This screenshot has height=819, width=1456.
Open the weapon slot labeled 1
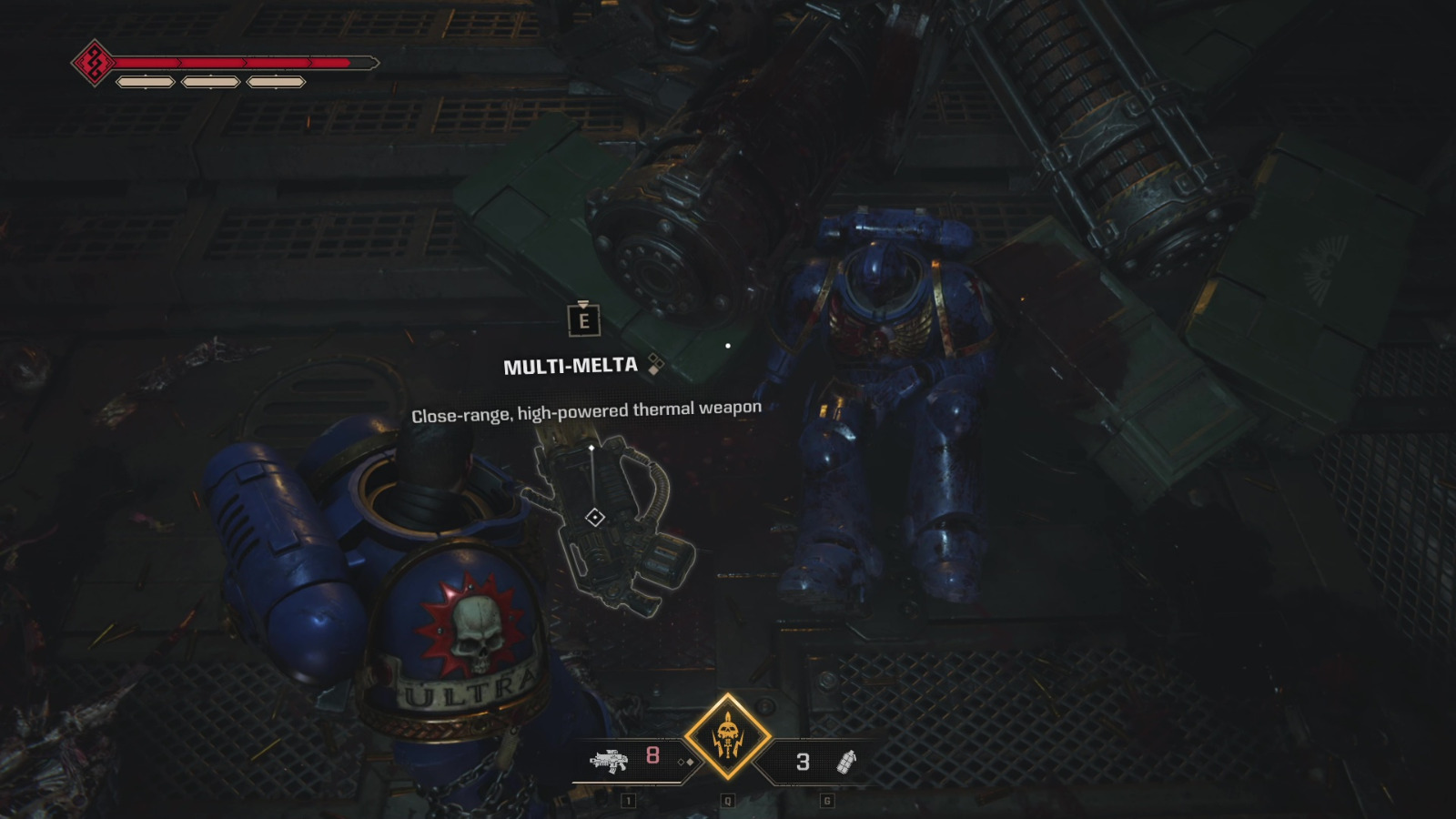coord(630,798)
